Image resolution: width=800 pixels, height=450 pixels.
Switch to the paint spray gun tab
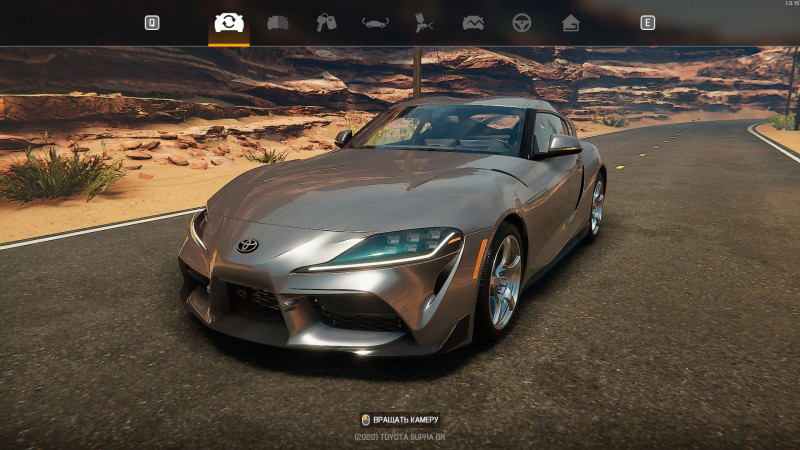point(424,22)
